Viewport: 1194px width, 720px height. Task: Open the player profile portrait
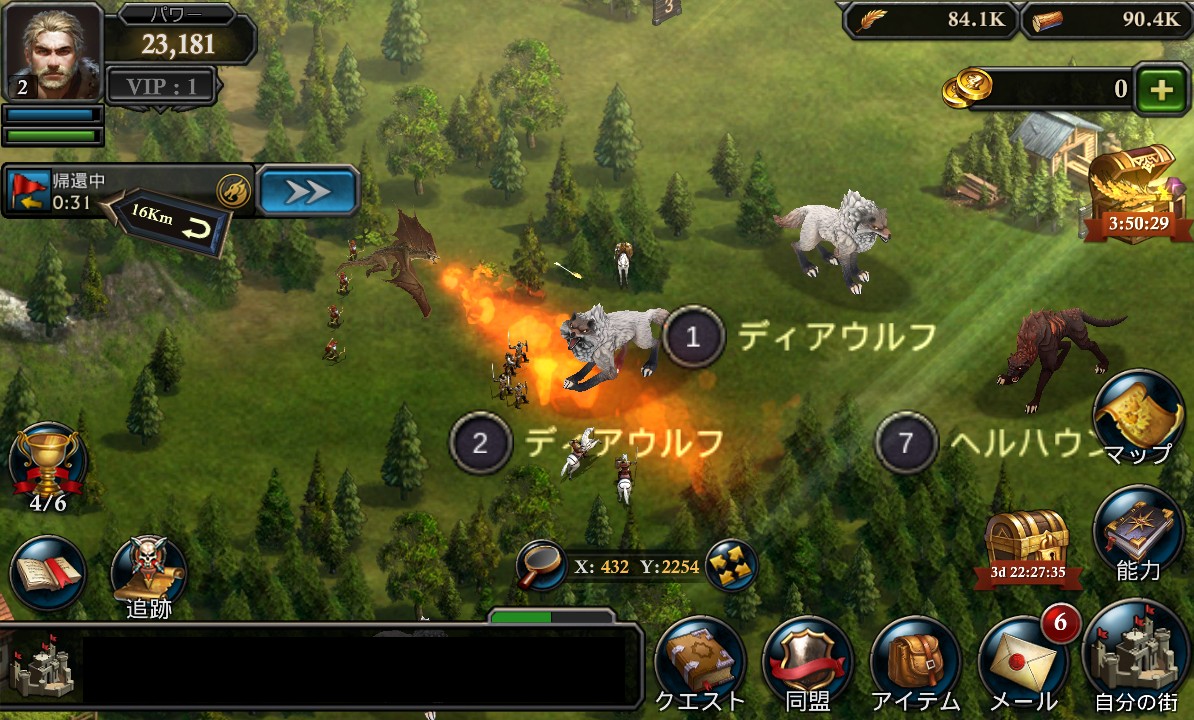tap(53, 51)
